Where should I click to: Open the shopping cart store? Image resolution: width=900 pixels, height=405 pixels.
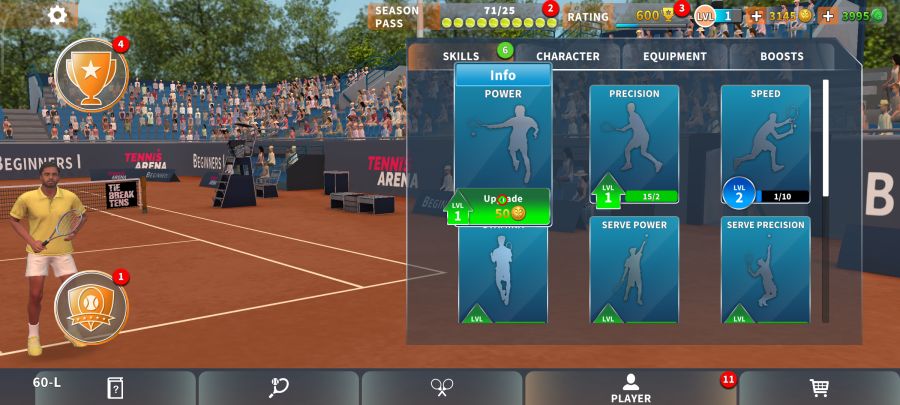pyautogui.click(x=819, y=388)
